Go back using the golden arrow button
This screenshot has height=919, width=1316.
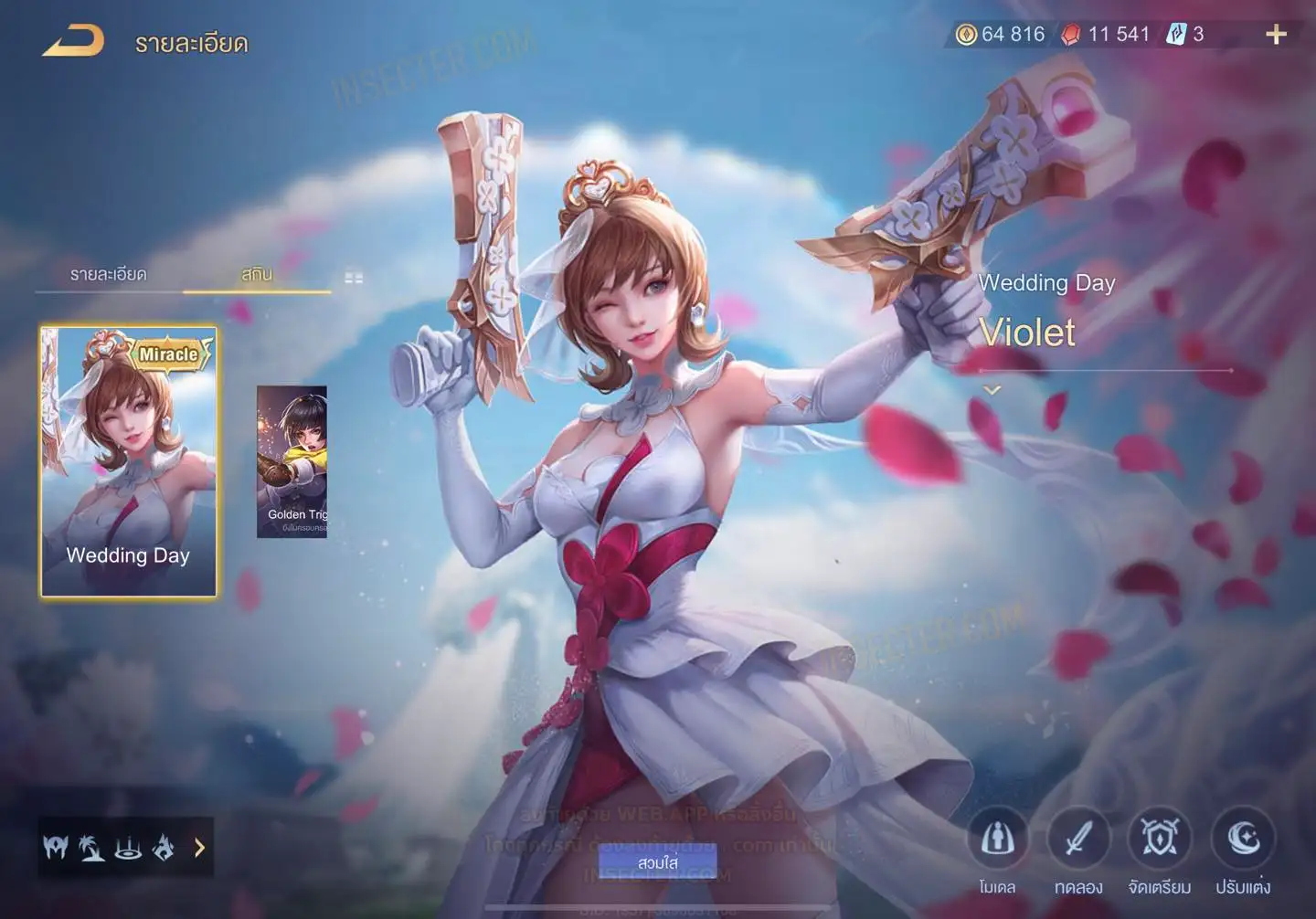(x=73, y=41)
